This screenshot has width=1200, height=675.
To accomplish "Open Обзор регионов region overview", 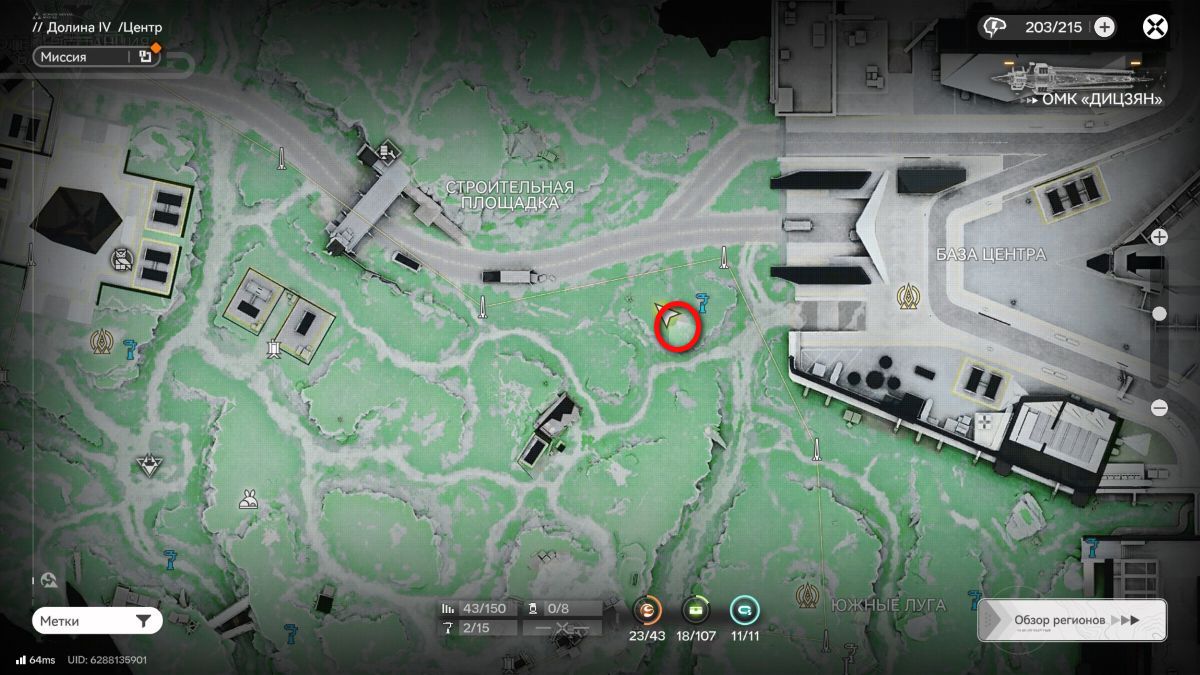I will (x=1071, y=620).
